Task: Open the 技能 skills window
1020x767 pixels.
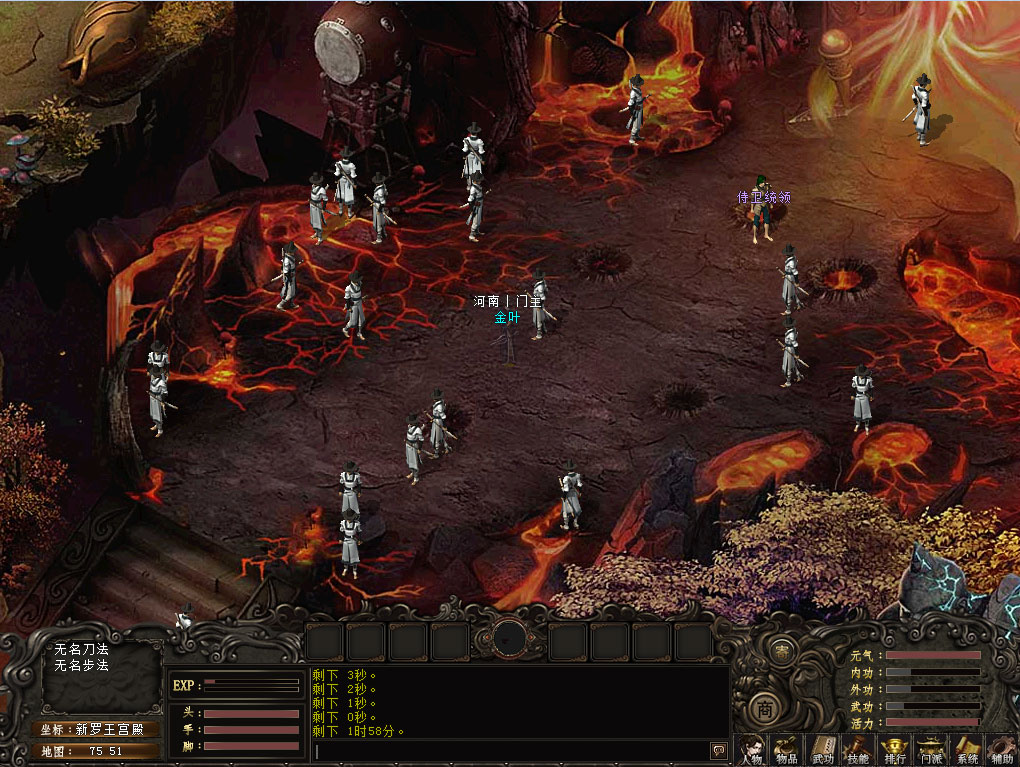Action: click(857, 749)
